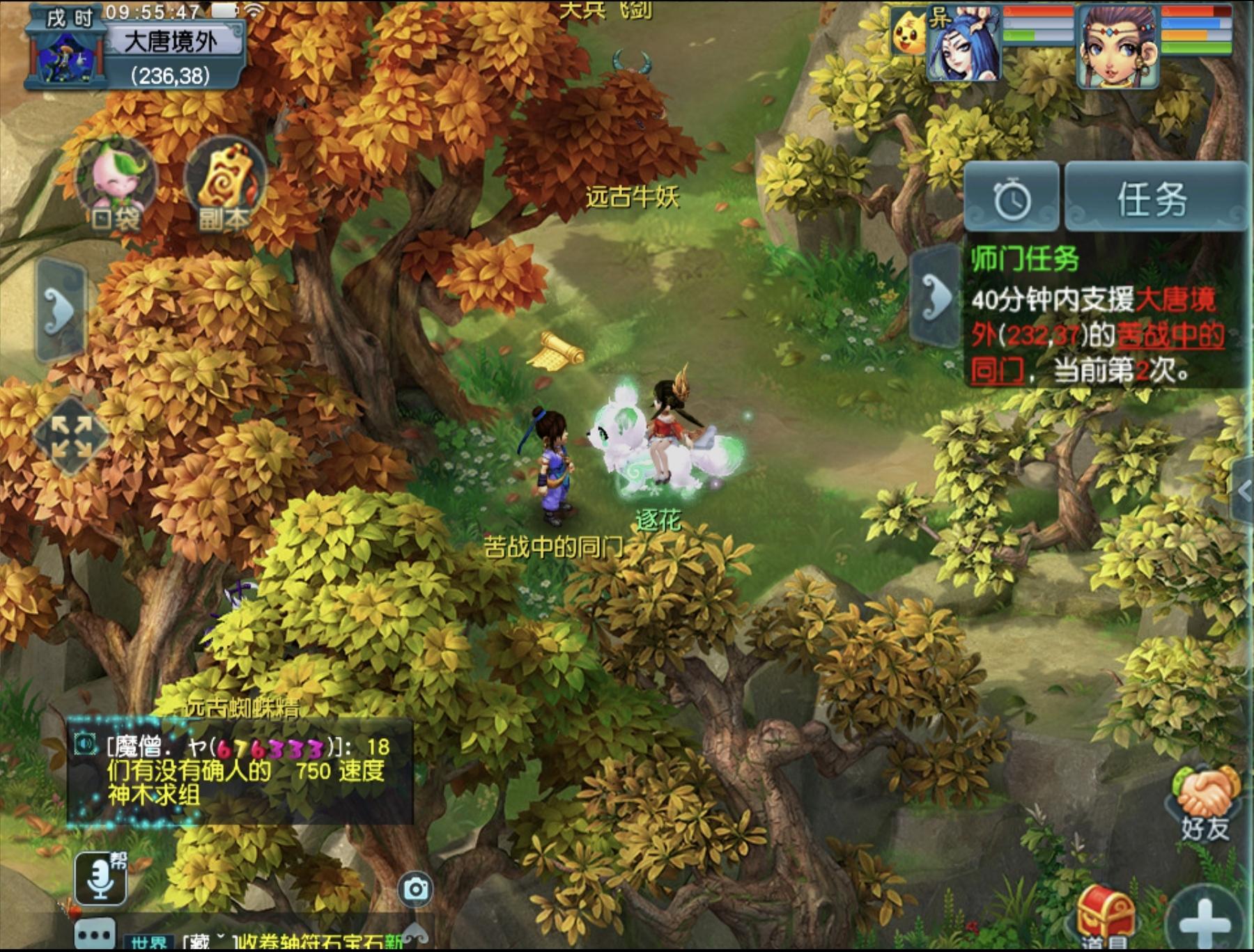The height and width of the screenshot is (952, 1254).
Task: Open the player character portrait
Action: (x=1117, y=47)
